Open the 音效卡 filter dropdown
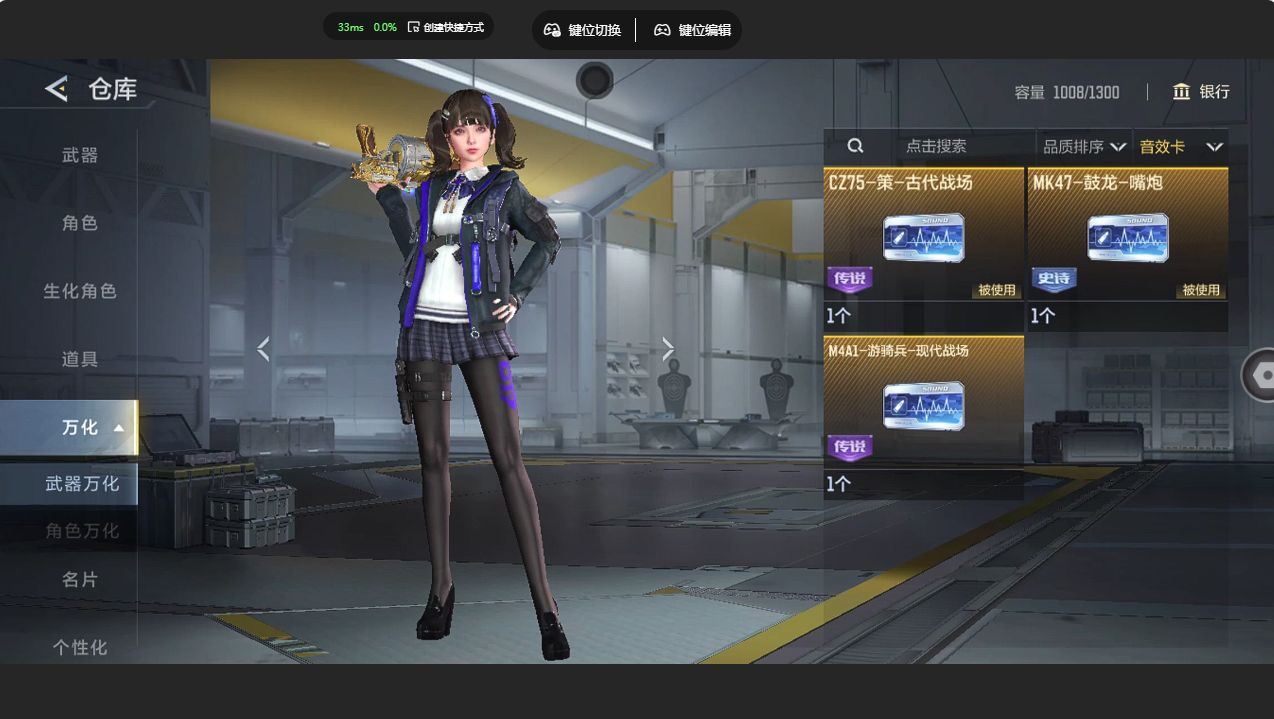Viewport: 1274px width, 719px height. coord(1180,147)
